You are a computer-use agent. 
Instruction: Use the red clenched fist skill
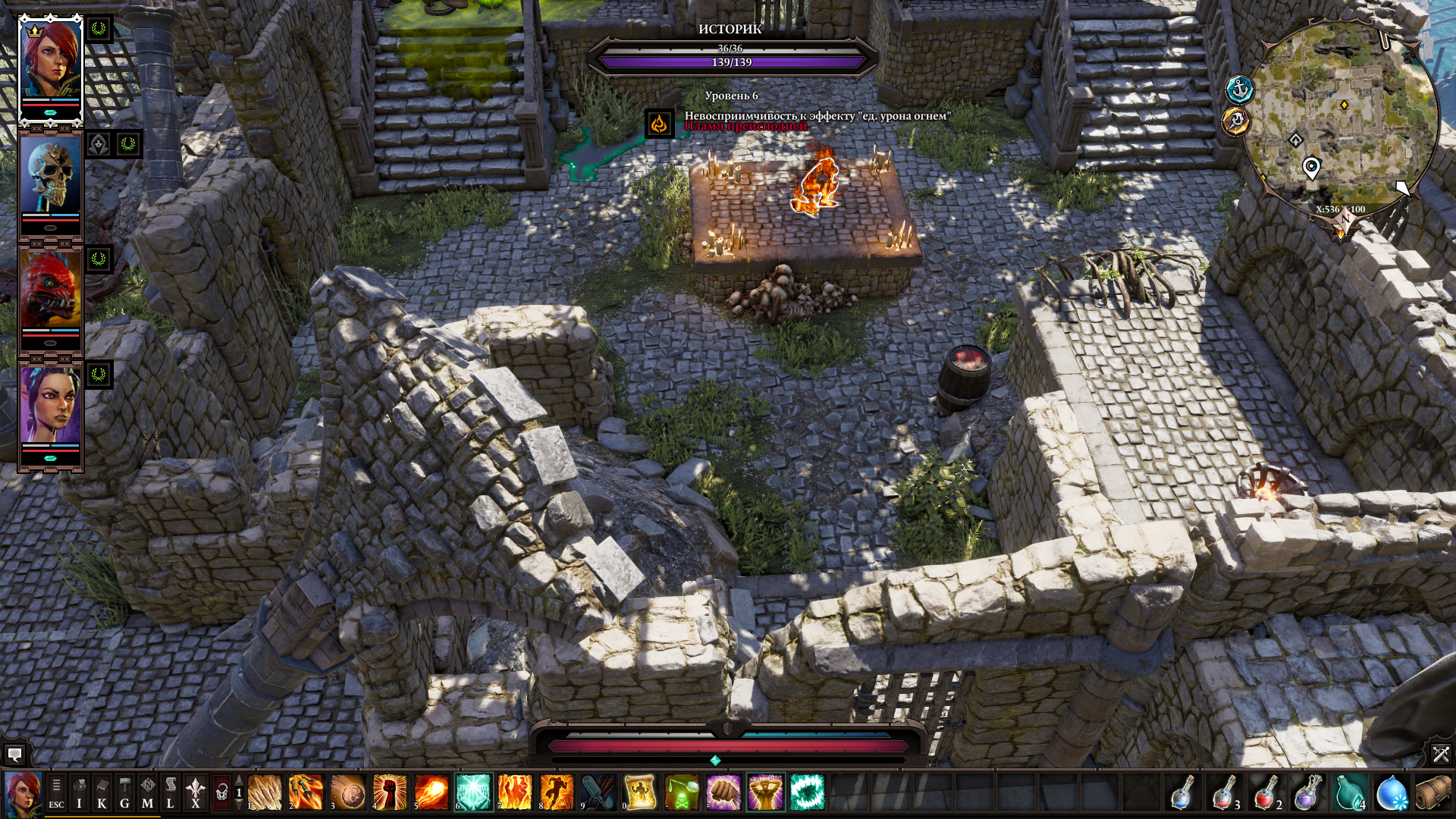pos(389,793)
